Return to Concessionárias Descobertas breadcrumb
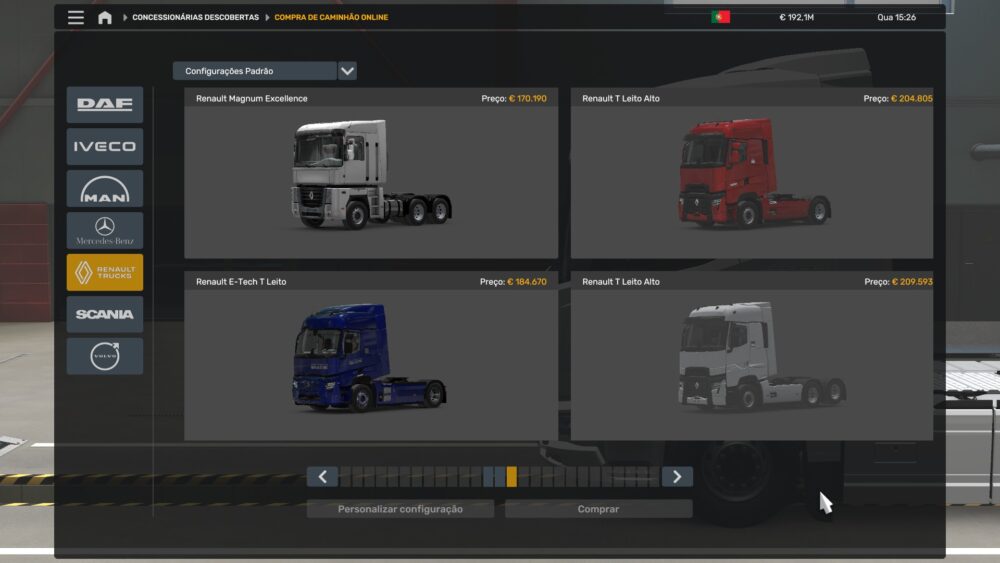 click(195, 17)
